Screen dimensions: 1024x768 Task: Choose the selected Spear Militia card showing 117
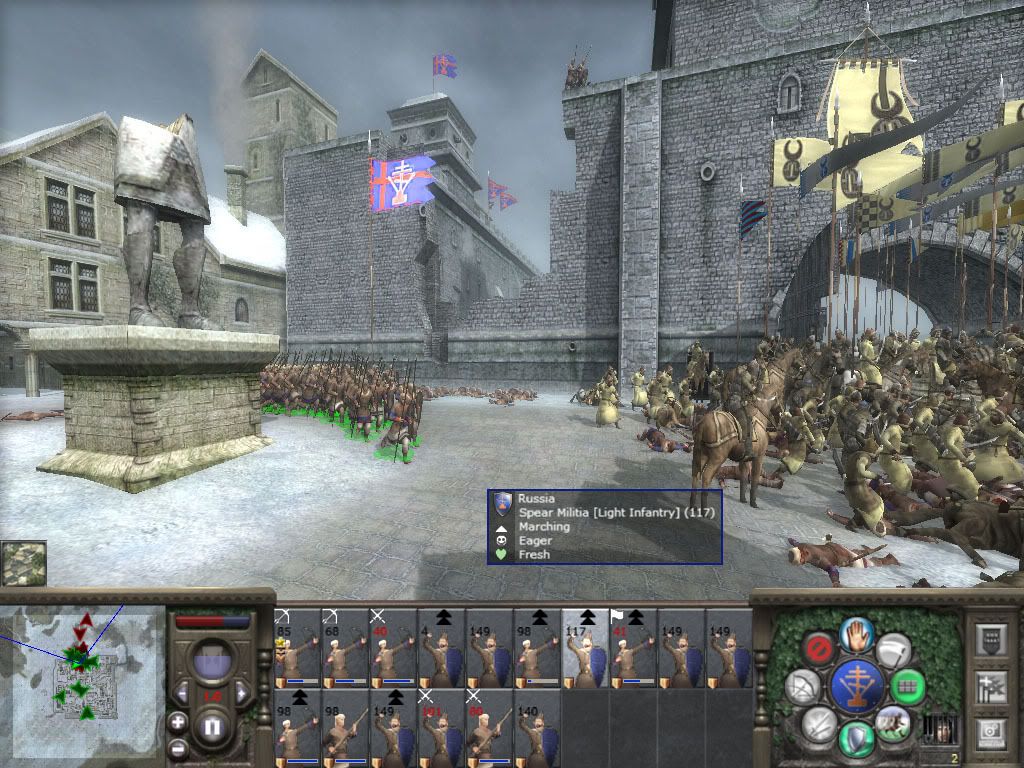[585, 647]
